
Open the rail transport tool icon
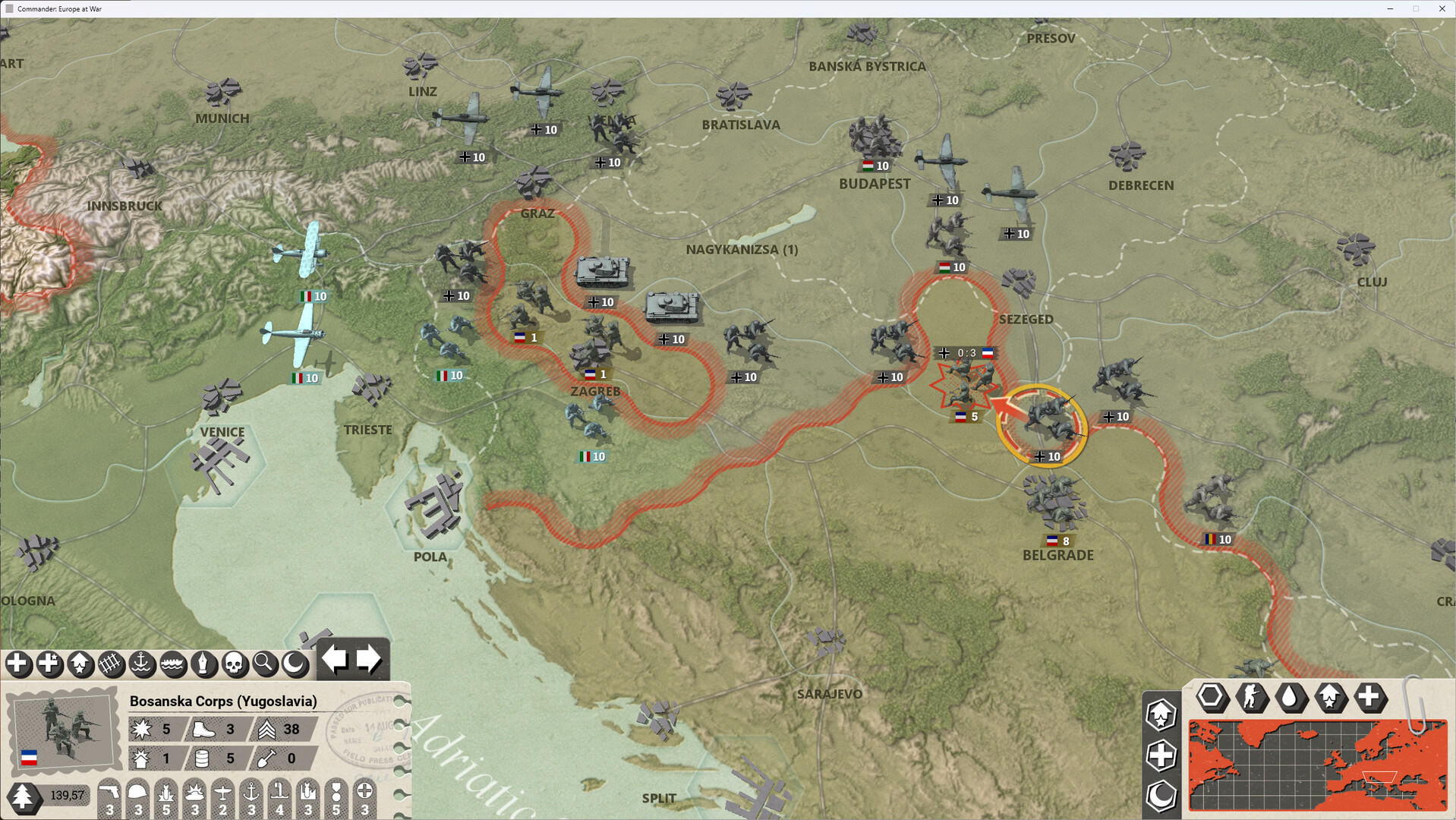(x=110, y=664)
